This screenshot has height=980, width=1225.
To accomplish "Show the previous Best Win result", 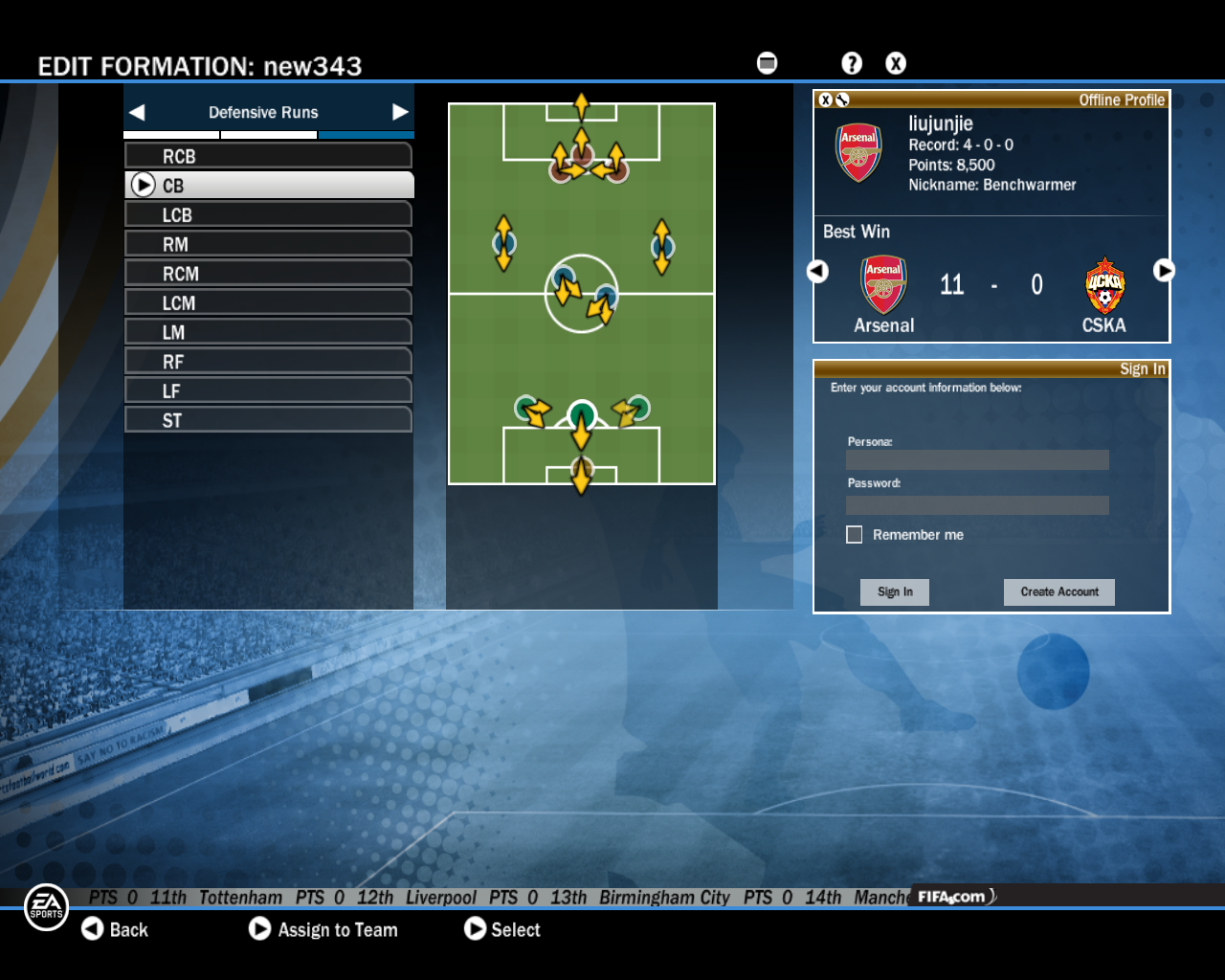I will [x=817, y=271].
